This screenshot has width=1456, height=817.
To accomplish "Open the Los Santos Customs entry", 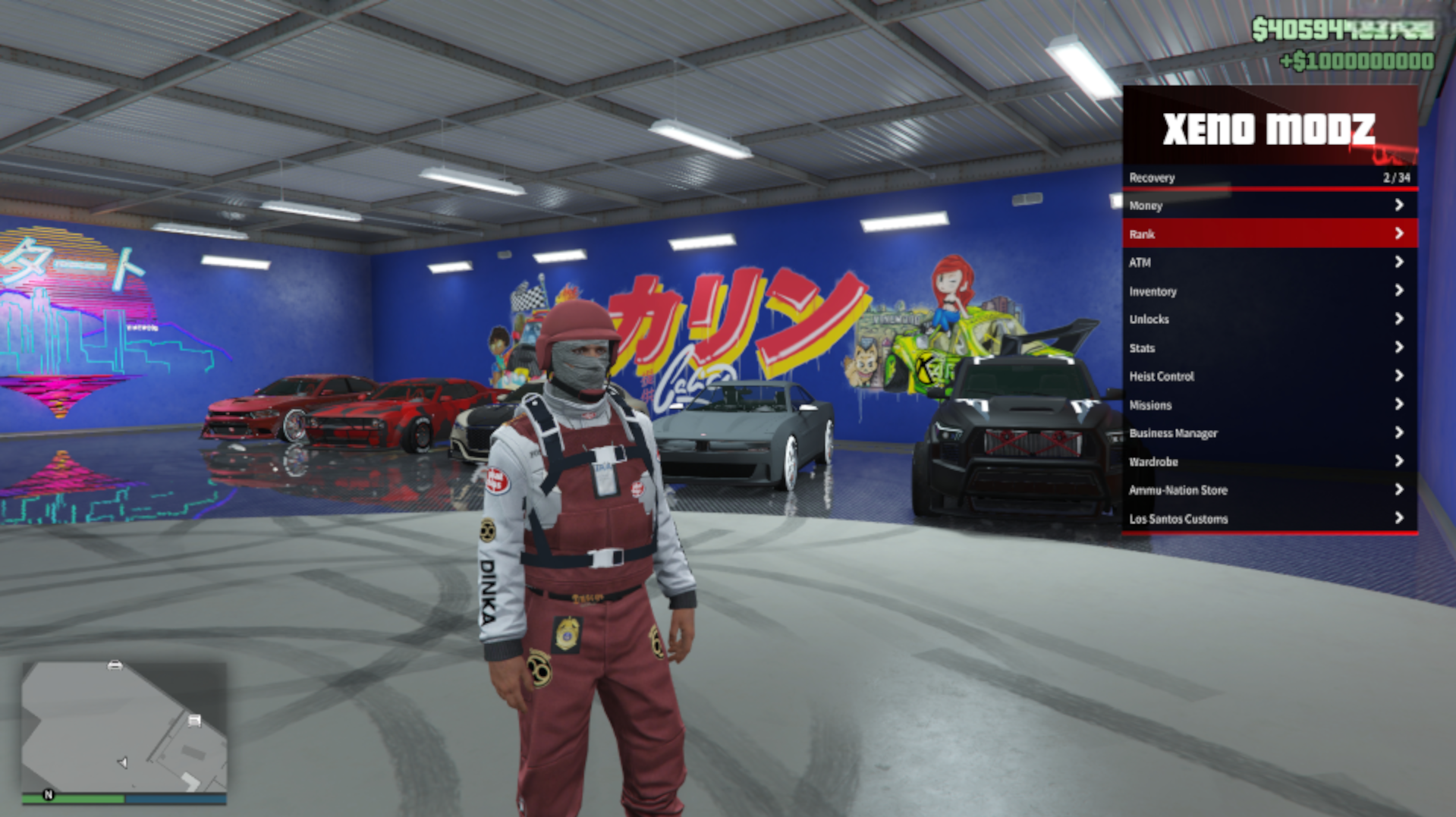I will (x=1178, y=519).
